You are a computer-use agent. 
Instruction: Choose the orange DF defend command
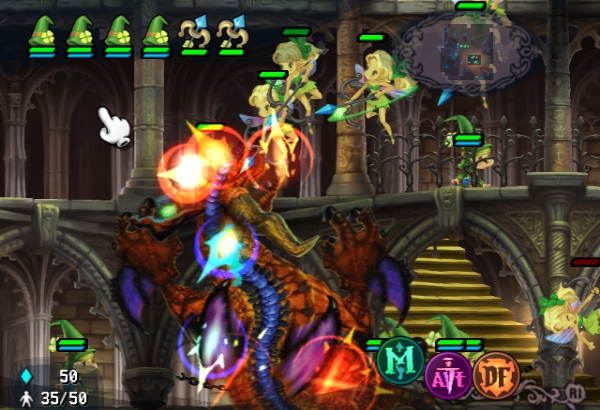497,377
